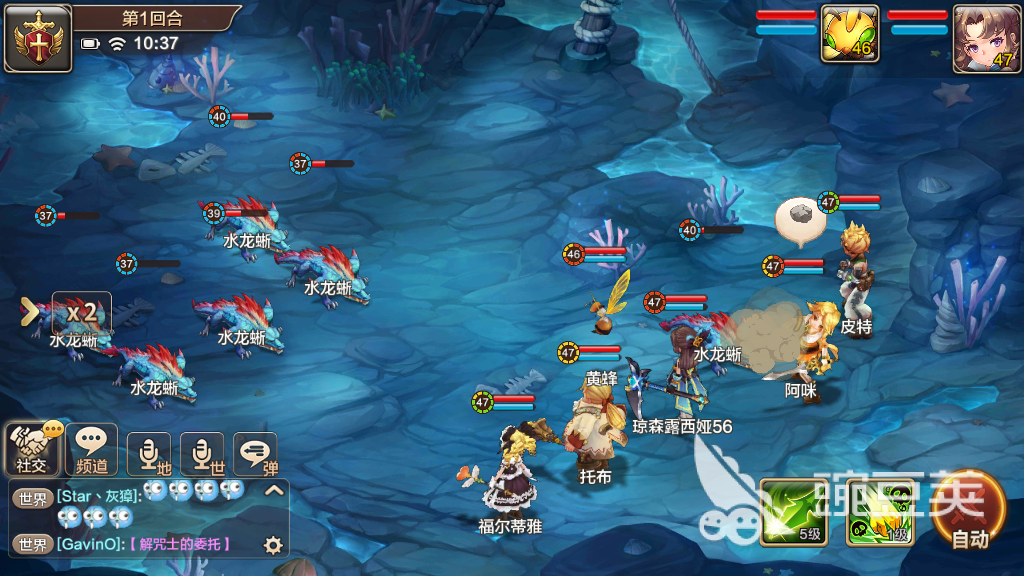This screenshot has width=1024, height=576.
Task: Select the level 47 heroine portrait
Action: pyautogui.click(x=986, y=38)
